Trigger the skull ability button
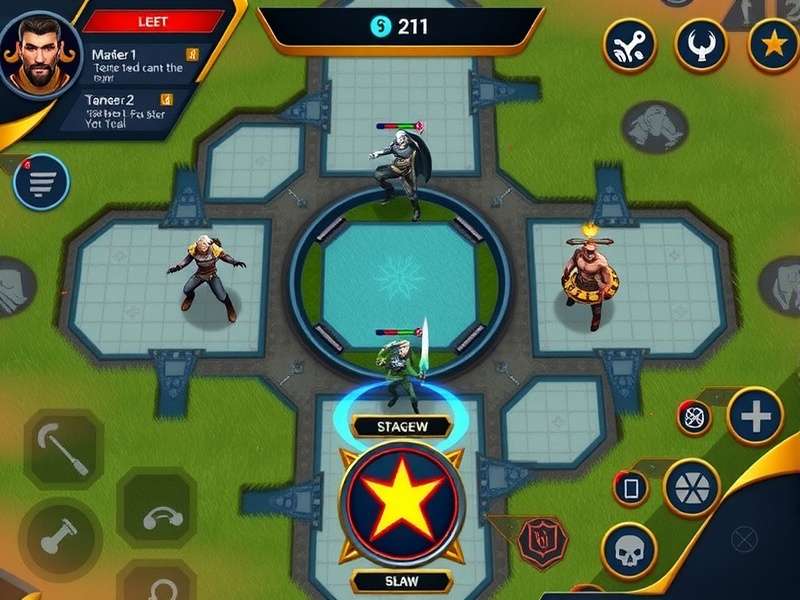This screenshot has width=800, height=600. [x=629, y=551]
